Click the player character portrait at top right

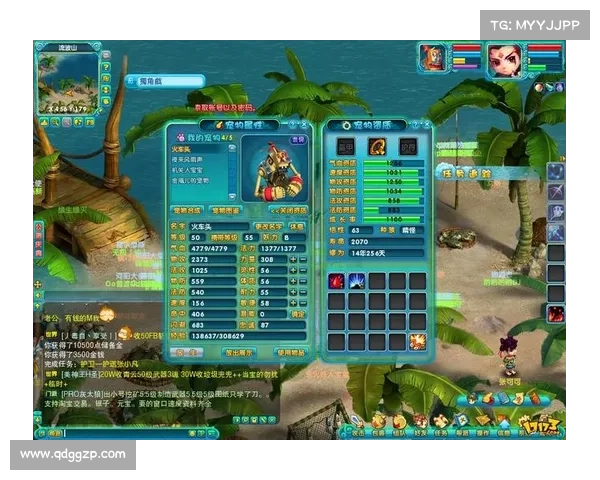coord(505,58)
